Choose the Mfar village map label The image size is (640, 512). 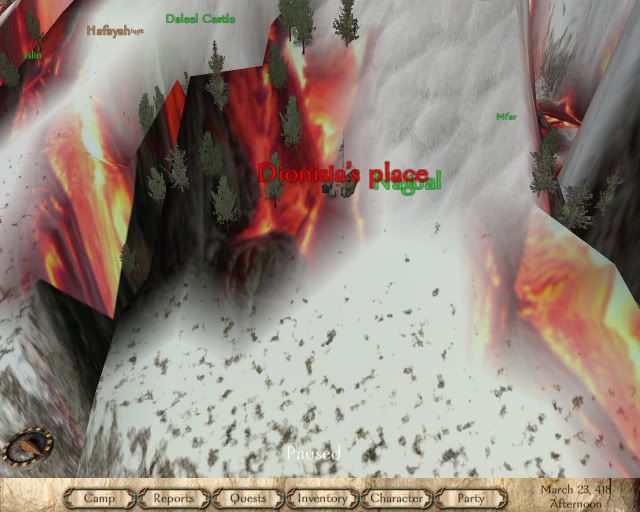point(506,117)
